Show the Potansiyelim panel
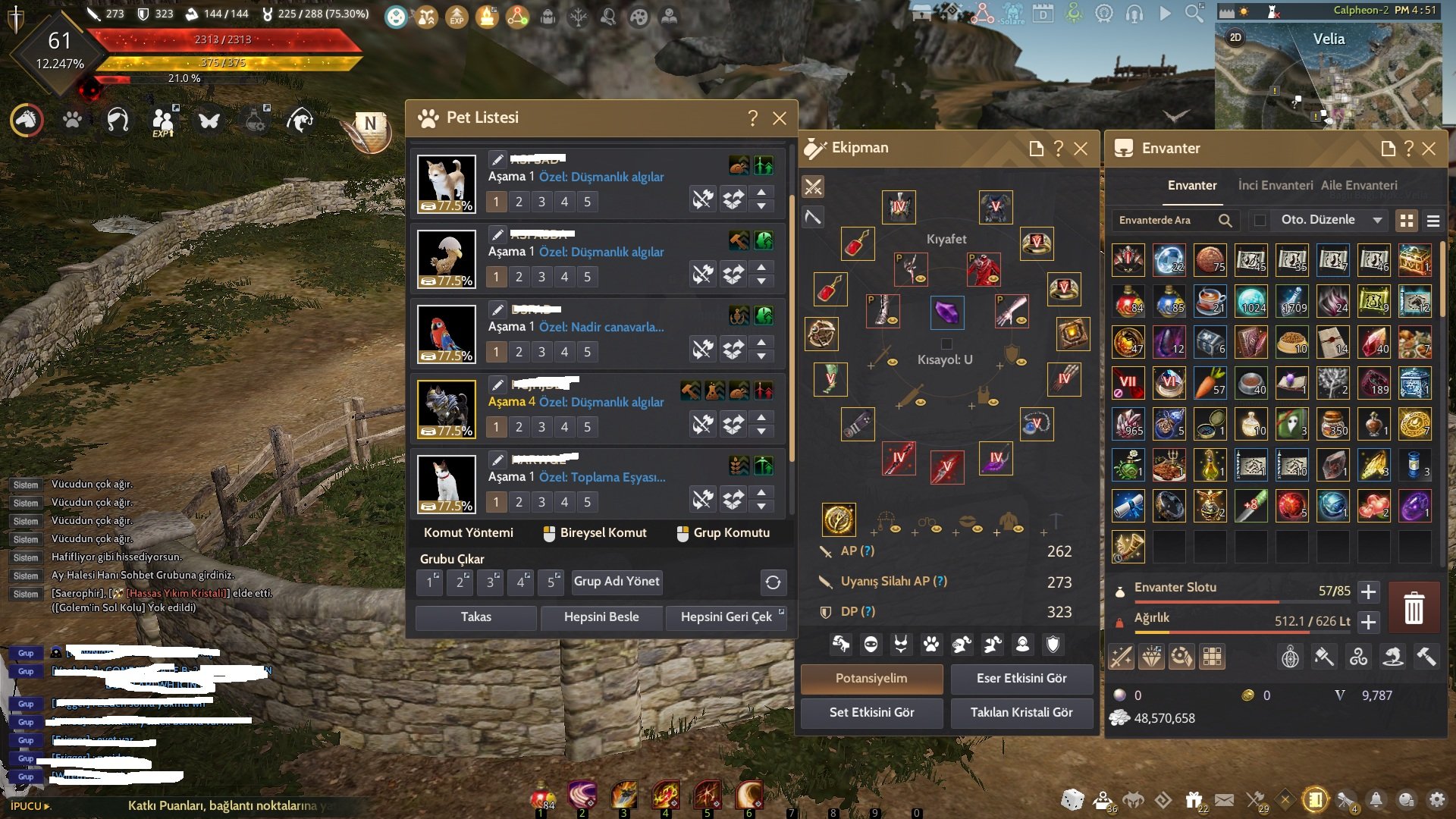Screen dimensions: 1456x819 [871, 679]
